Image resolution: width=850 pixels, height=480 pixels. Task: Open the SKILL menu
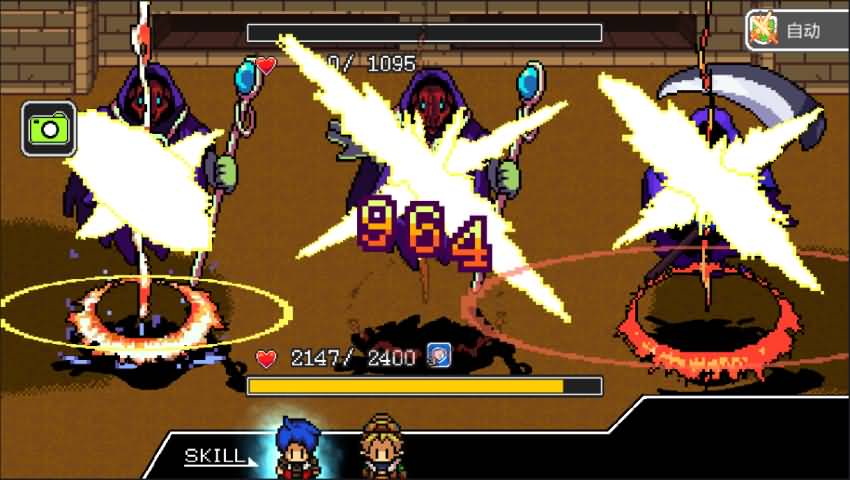213,457
